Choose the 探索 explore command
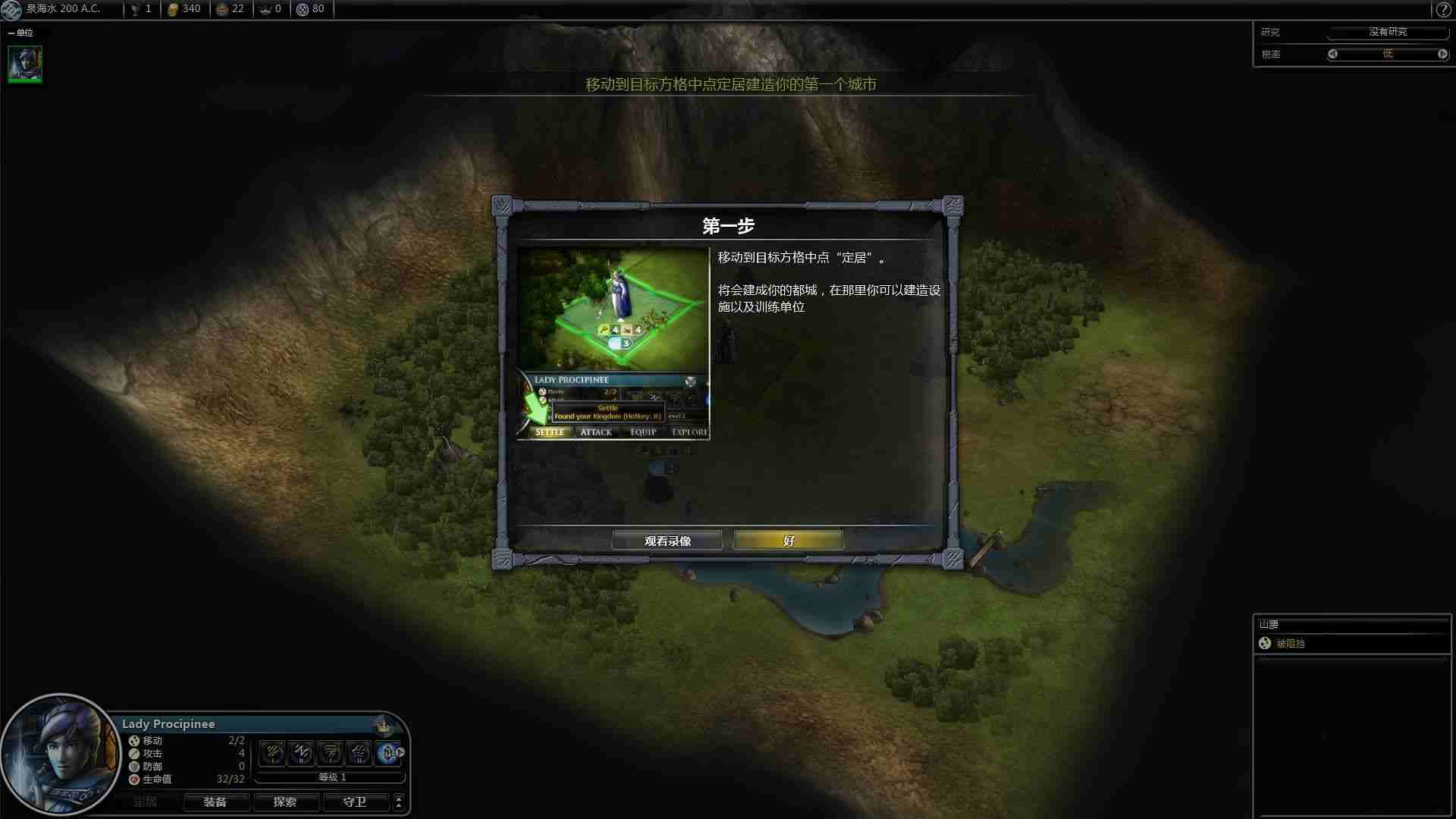Screen dimensions: 1456x819 coord(285,802)
